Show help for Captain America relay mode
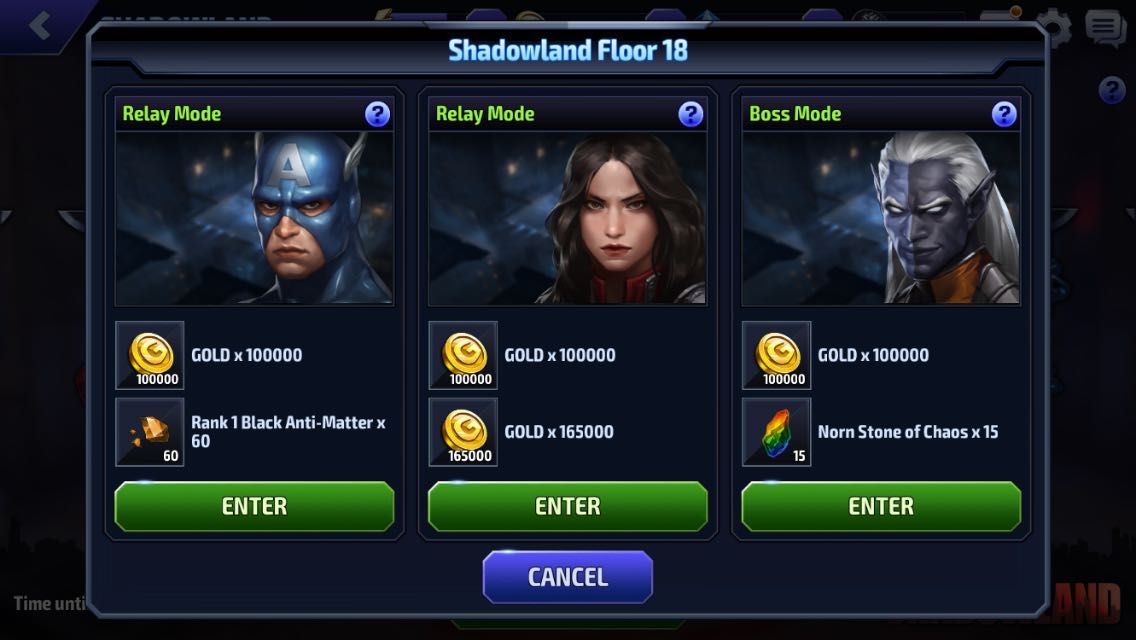Screen dimensions: 1136x640 click(377, 114)
